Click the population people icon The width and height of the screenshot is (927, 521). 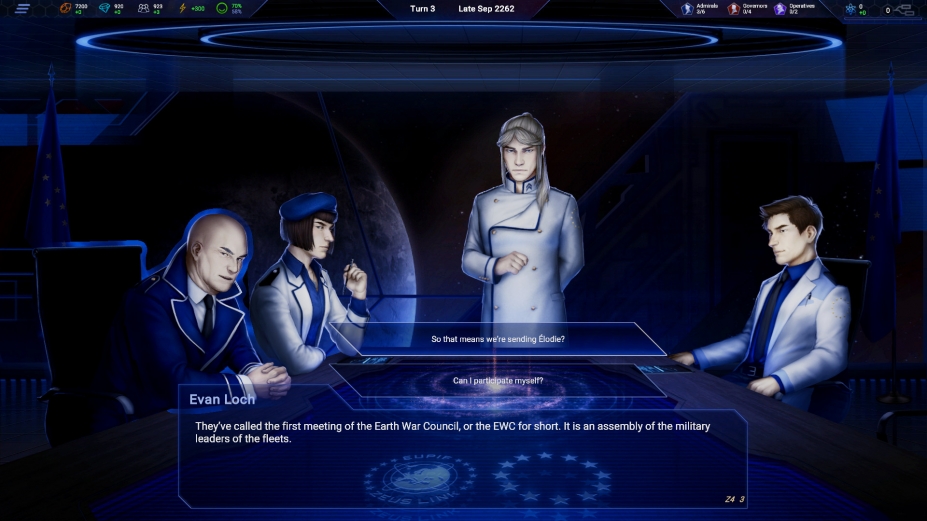click(143, 9)
